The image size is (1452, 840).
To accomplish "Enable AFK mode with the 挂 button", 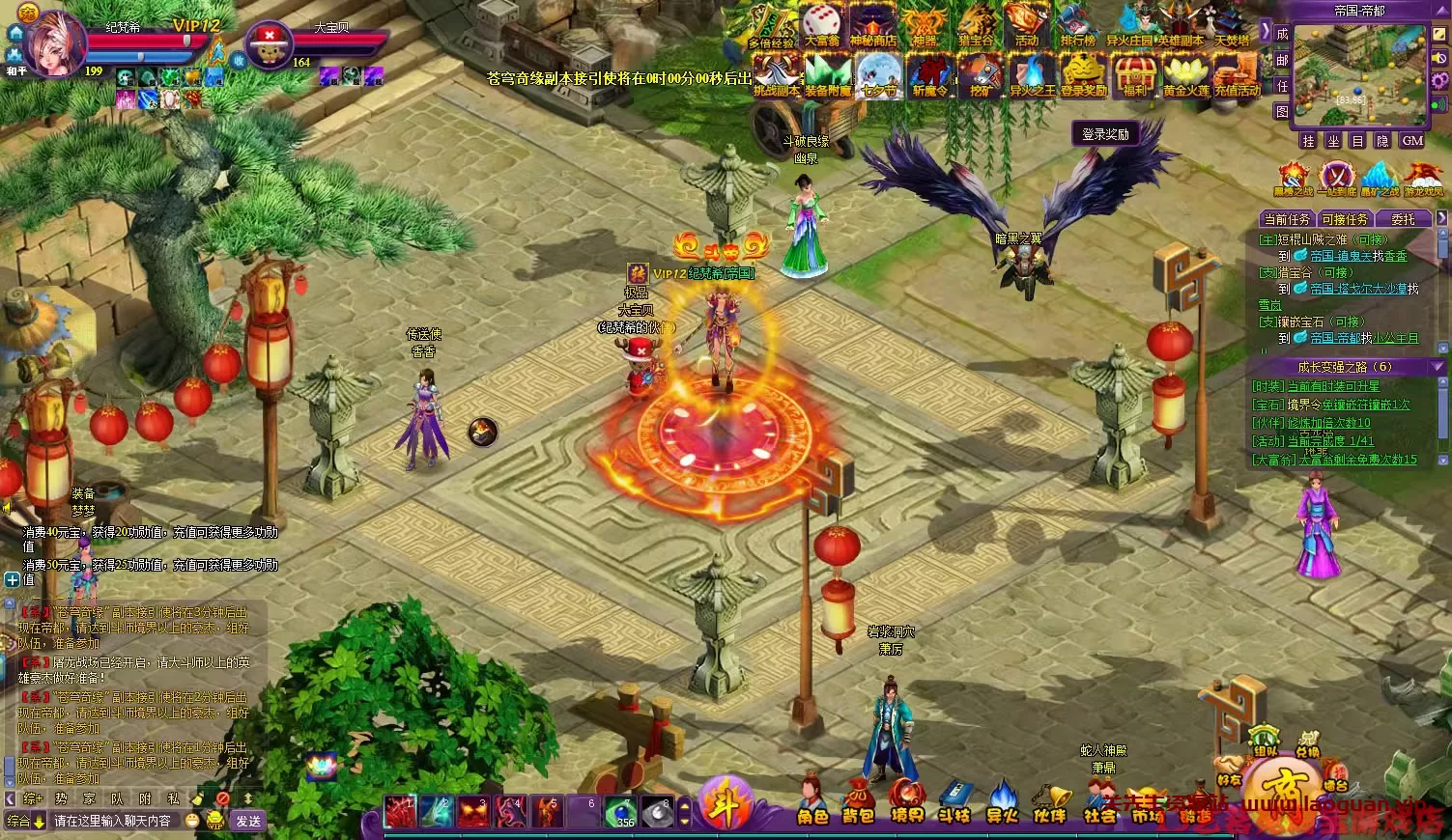I will (1307, 141).
